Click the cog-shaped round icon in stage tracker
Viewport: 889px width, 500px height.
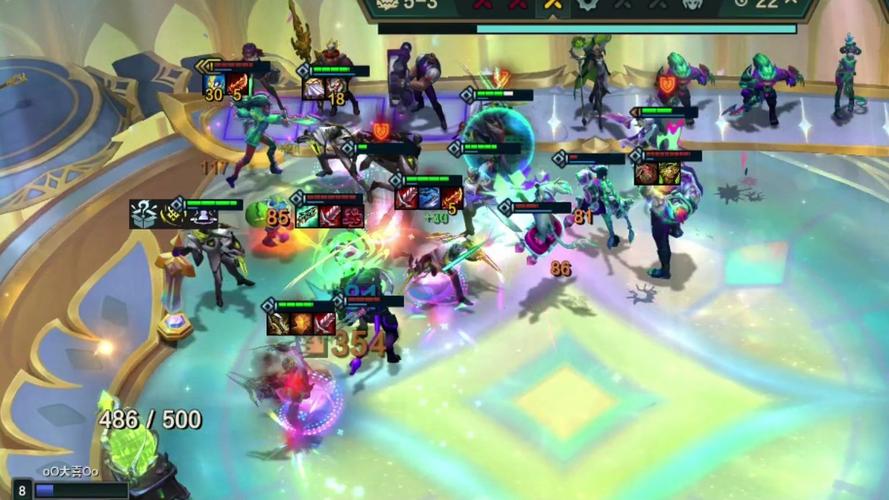[x=587, y=5]
